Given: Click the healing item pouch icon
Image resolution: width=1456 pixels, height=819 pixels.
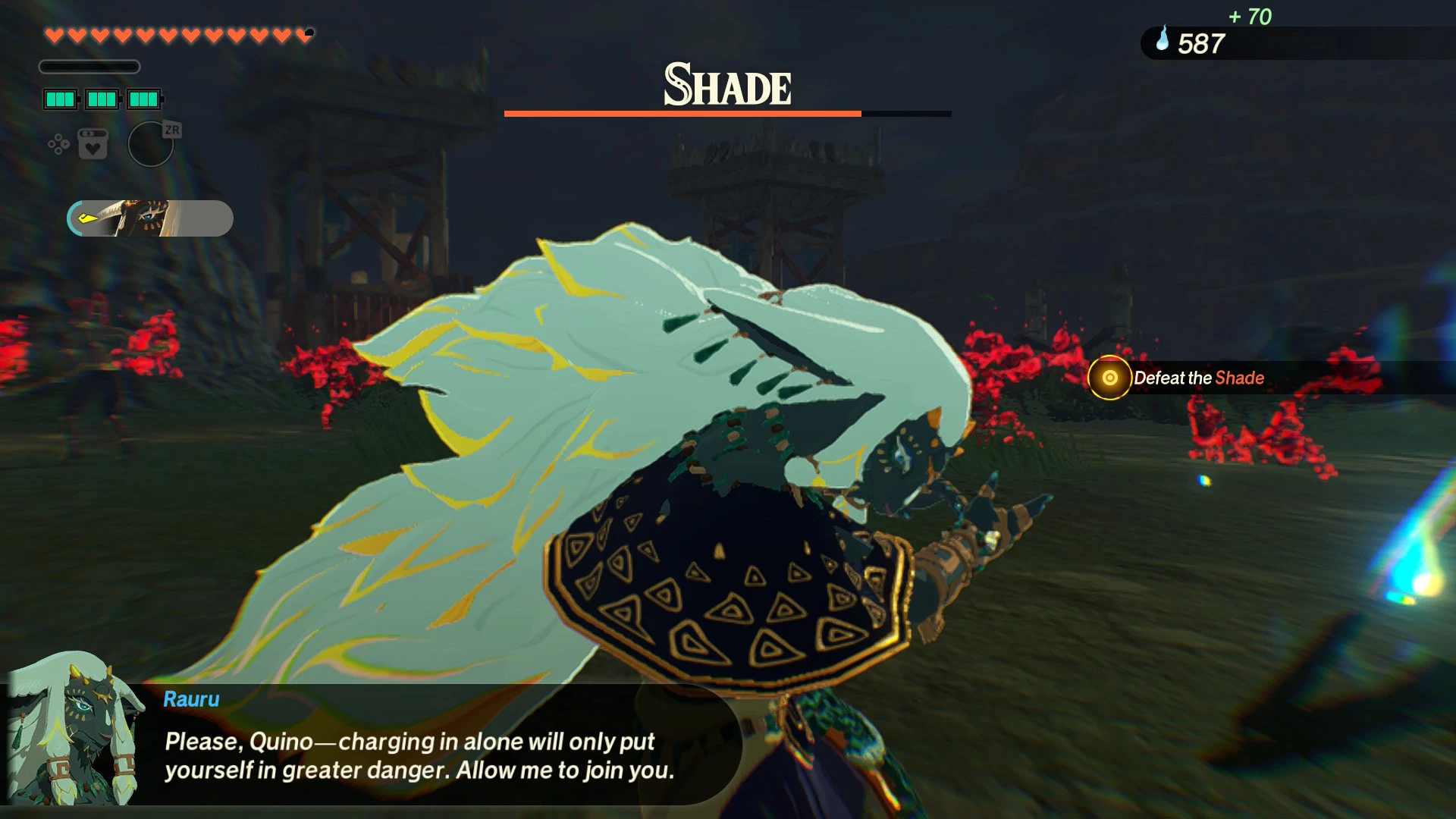Looking at the screenshot, I should 92,143.
